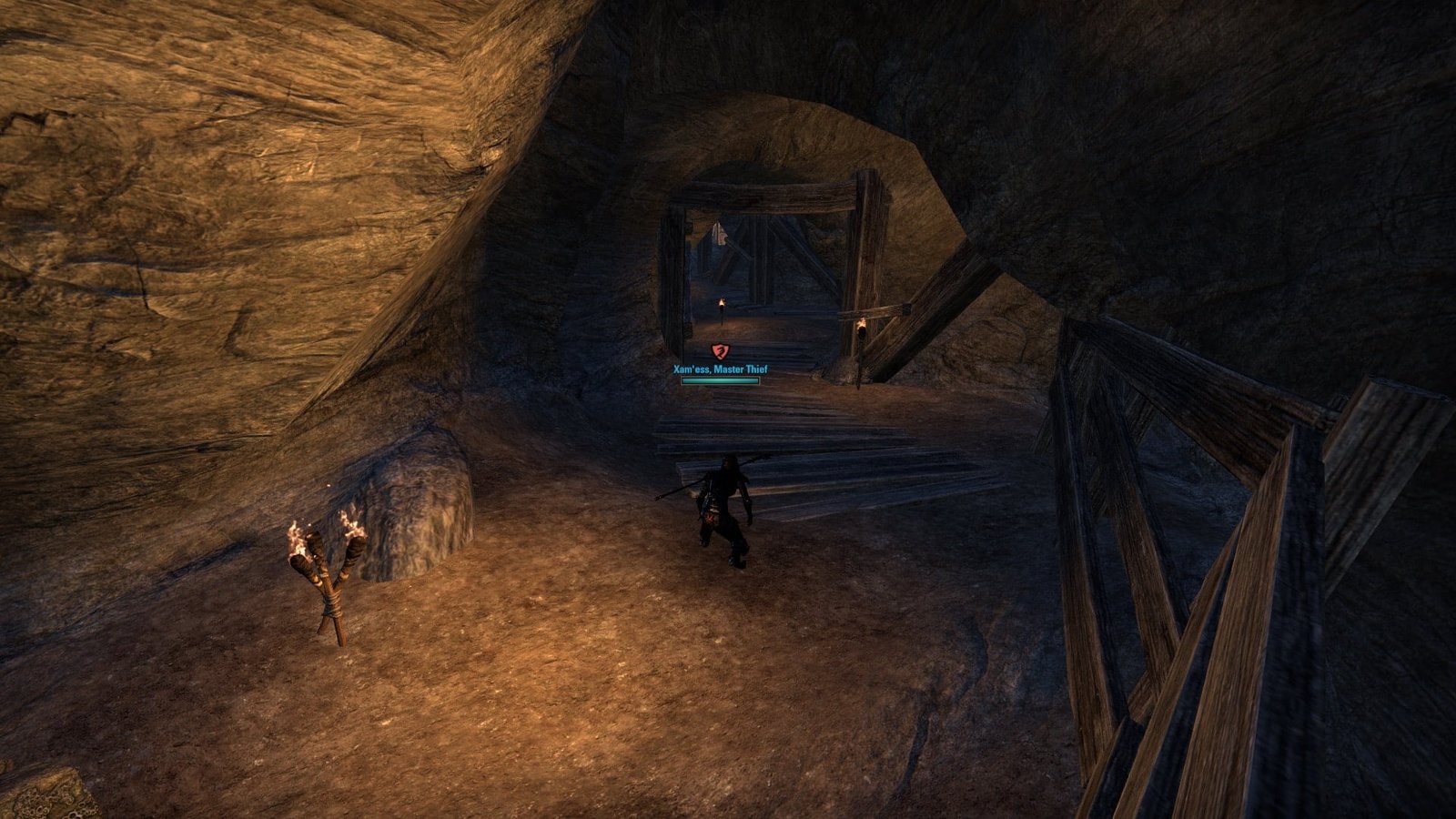The width and height of the screenshot is (1456, 819).
Task: Click the red Ebonheart Pact alliance shield icon
Action: (x=720, y=351)
